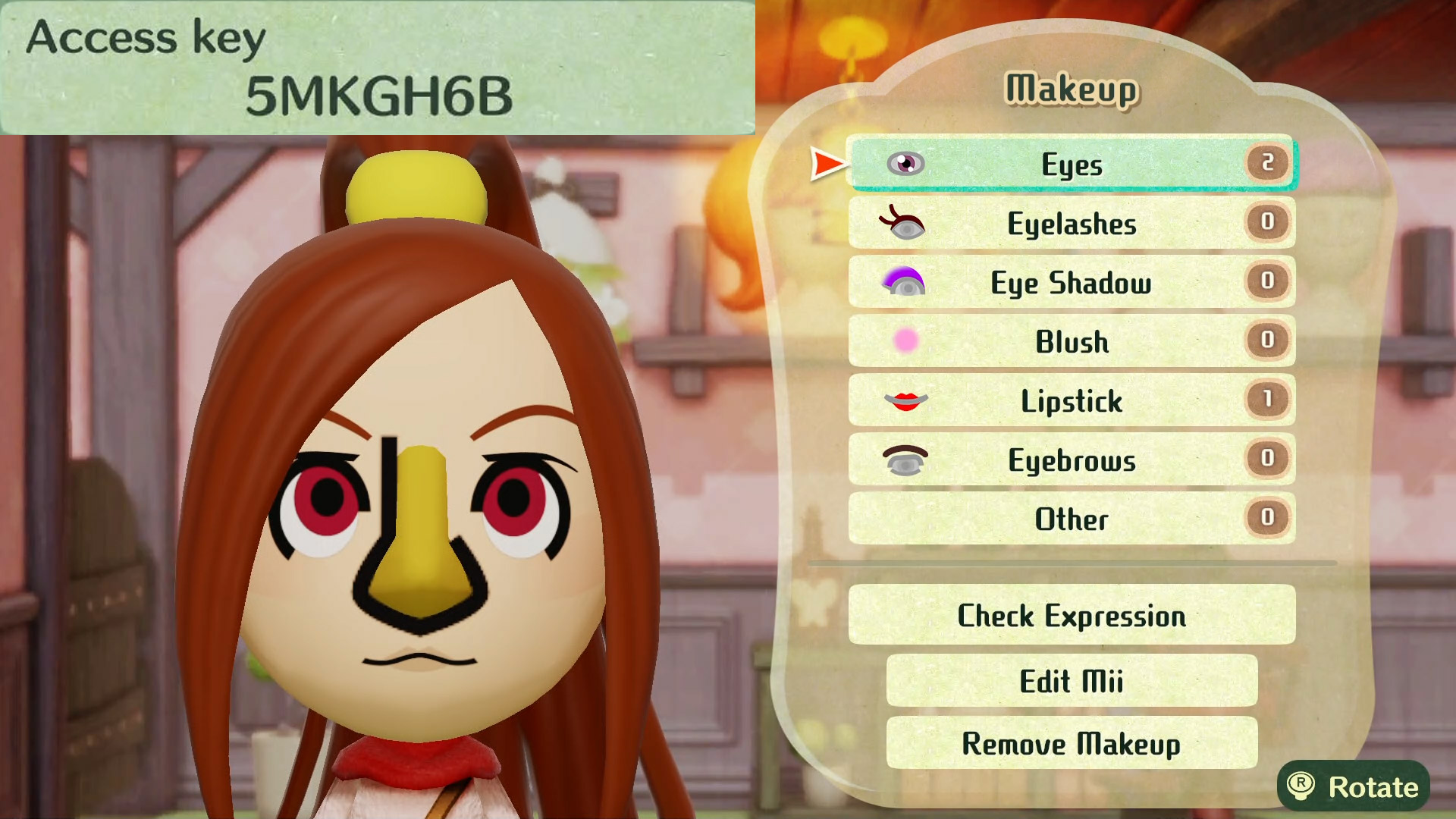1456x819 pixels.
Task: Click the Check Expression button
Action: 1071,615
